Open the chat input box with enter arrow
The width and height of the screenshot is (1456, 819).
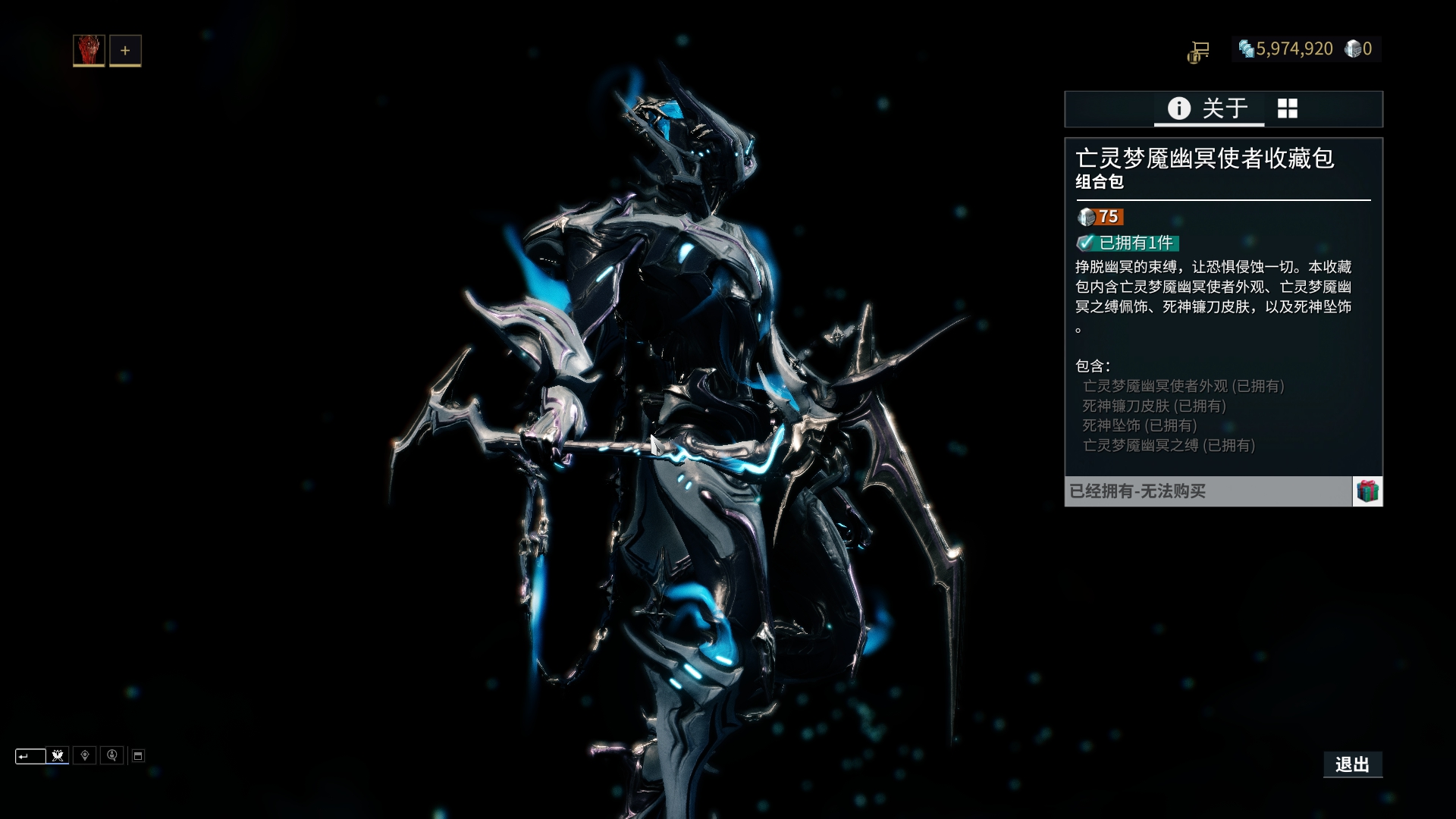30,756
